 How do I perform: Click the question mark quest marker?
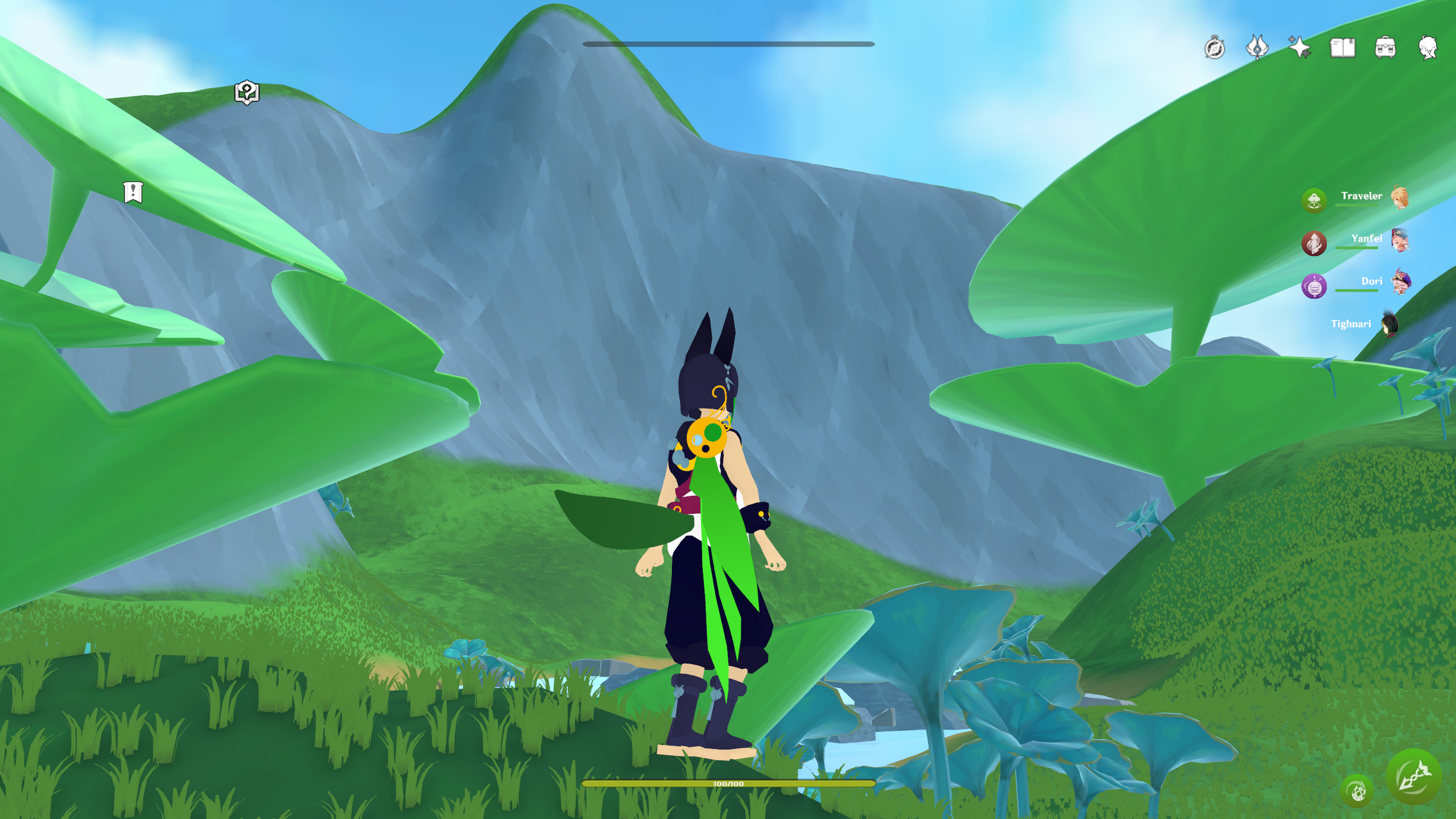point(247,92)
